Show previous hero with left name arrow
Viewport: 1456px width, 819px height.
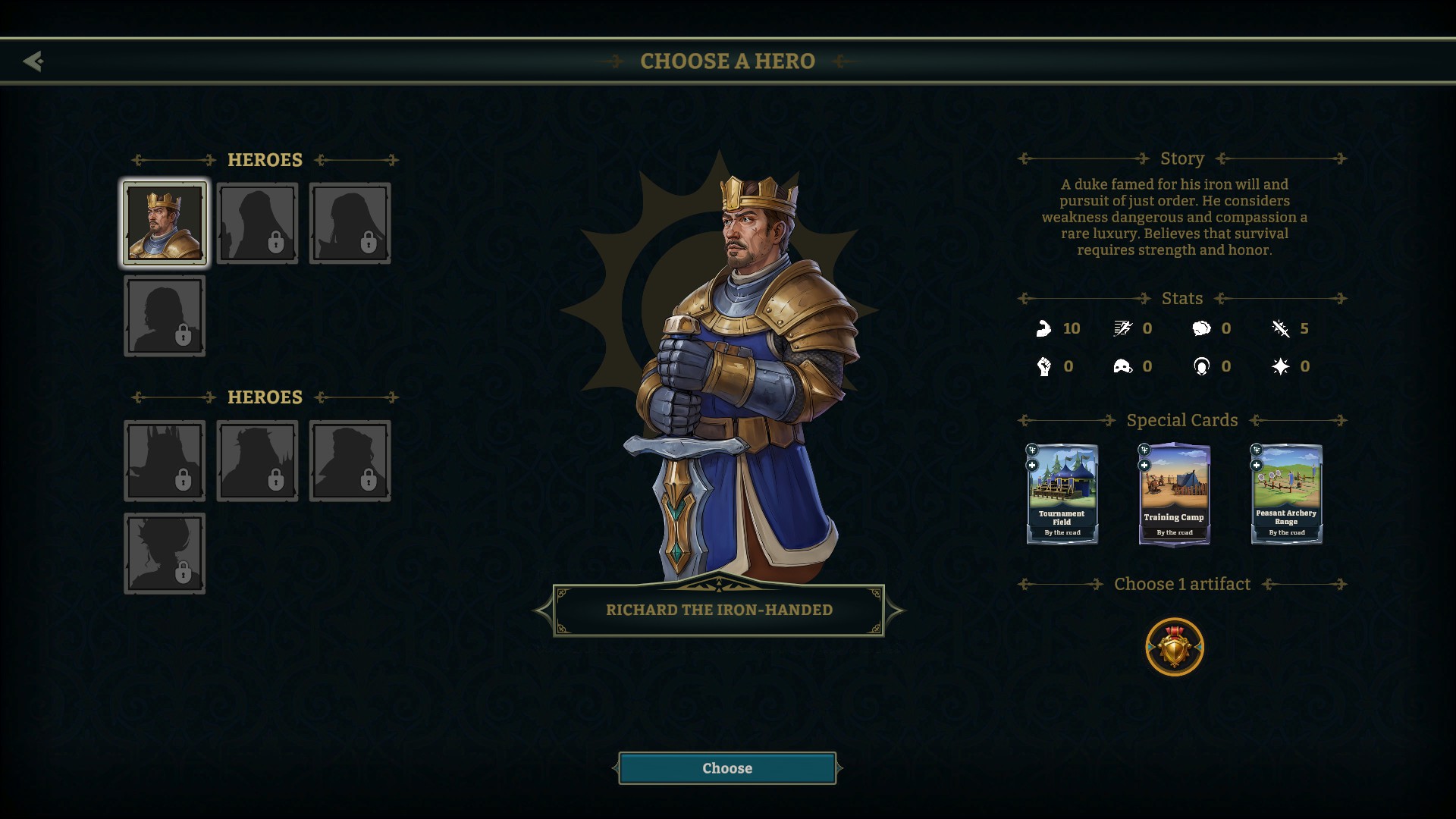[x=543, y=610]
